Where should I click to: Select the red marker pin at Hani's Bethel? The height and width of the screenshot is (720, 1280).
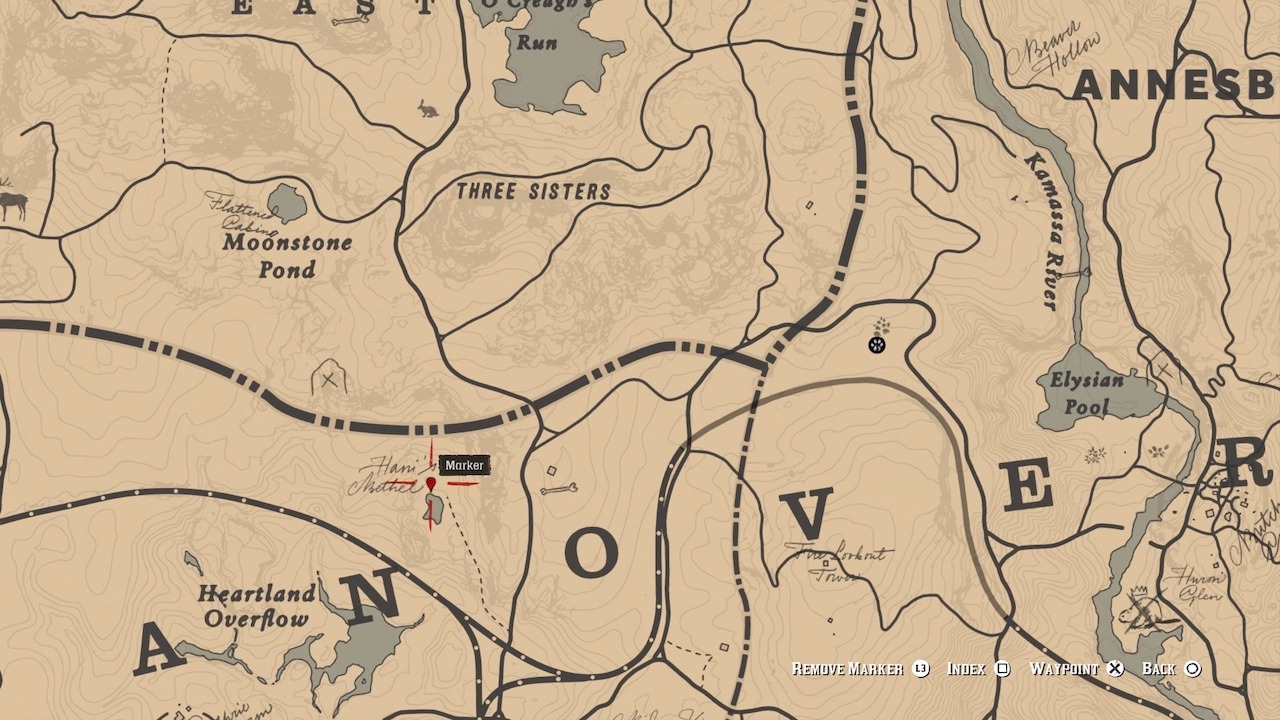click(432, 484)
